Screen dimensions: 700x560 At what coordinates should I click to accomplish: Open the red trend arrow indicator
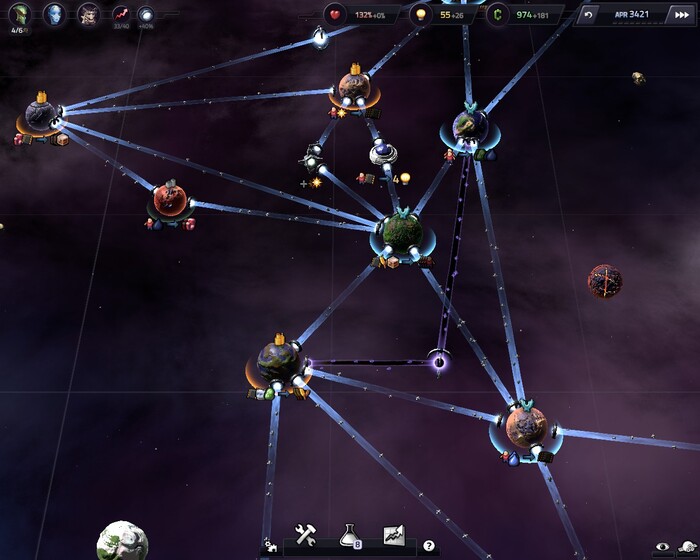[x=121, y=14]
